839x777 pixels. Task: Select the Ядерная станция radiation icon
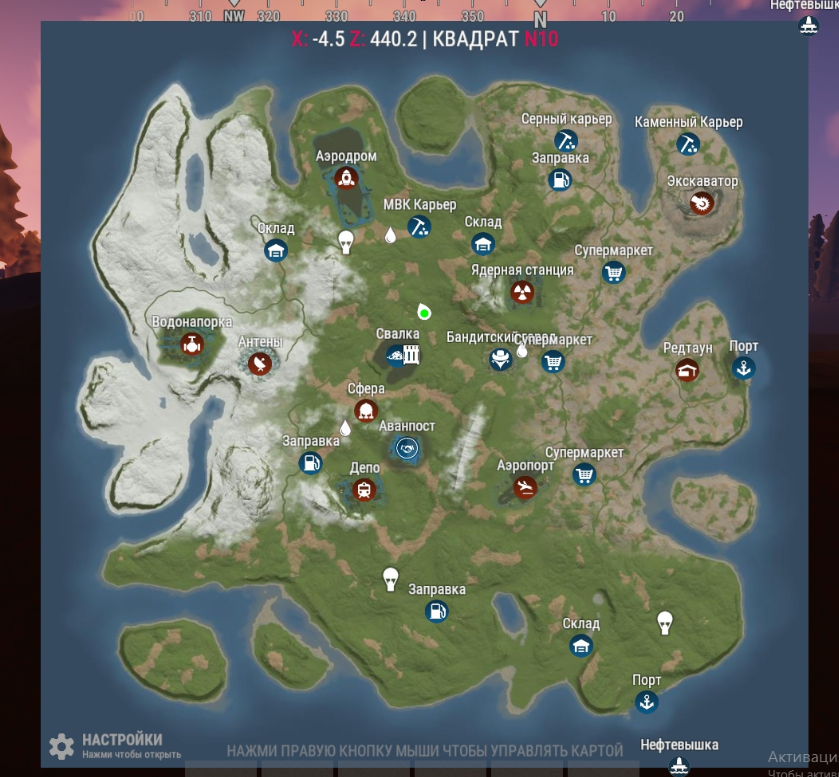click(x=522, y=292)
